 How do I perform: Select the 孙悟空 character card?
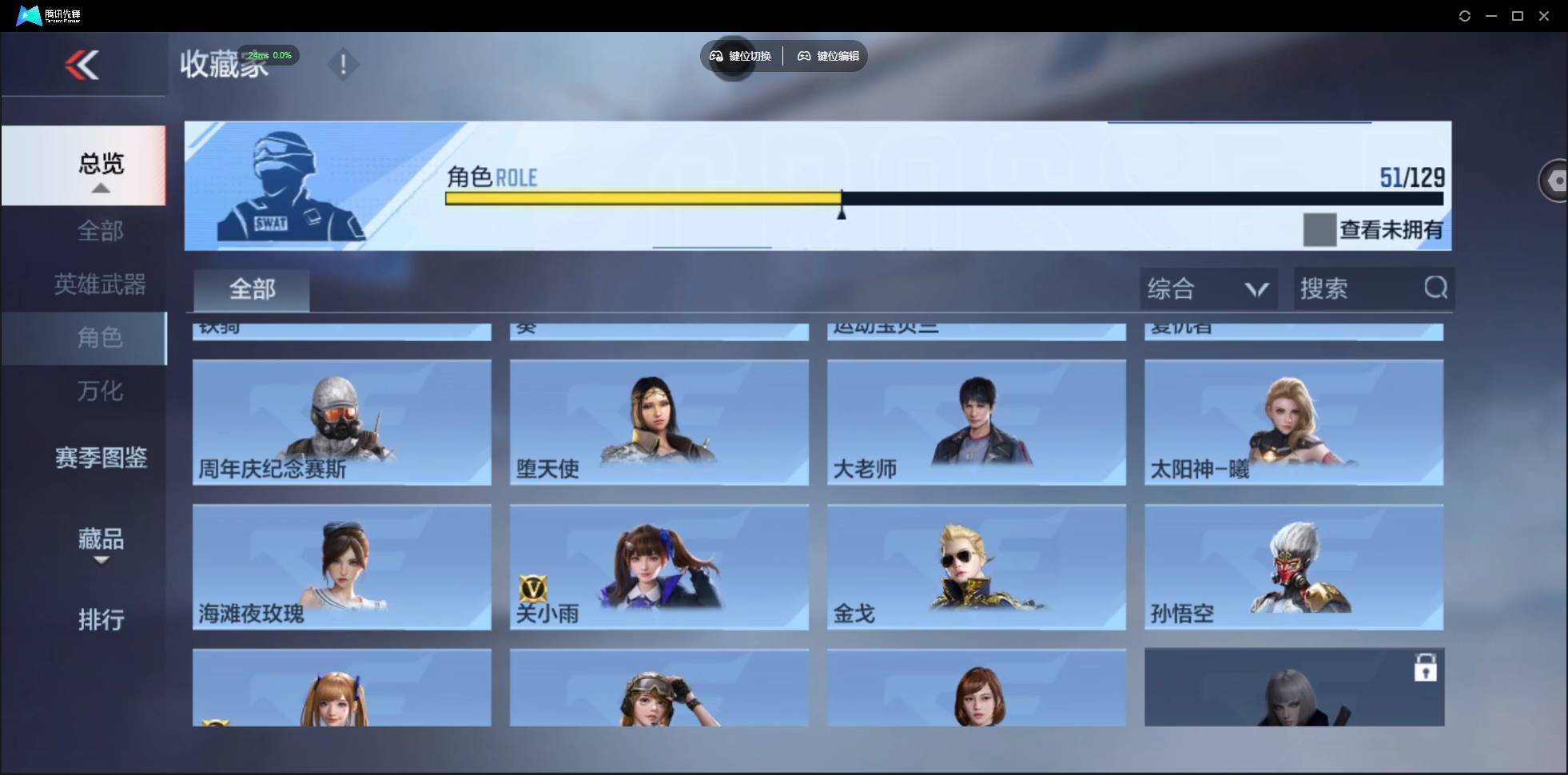tap(1294, 567)
